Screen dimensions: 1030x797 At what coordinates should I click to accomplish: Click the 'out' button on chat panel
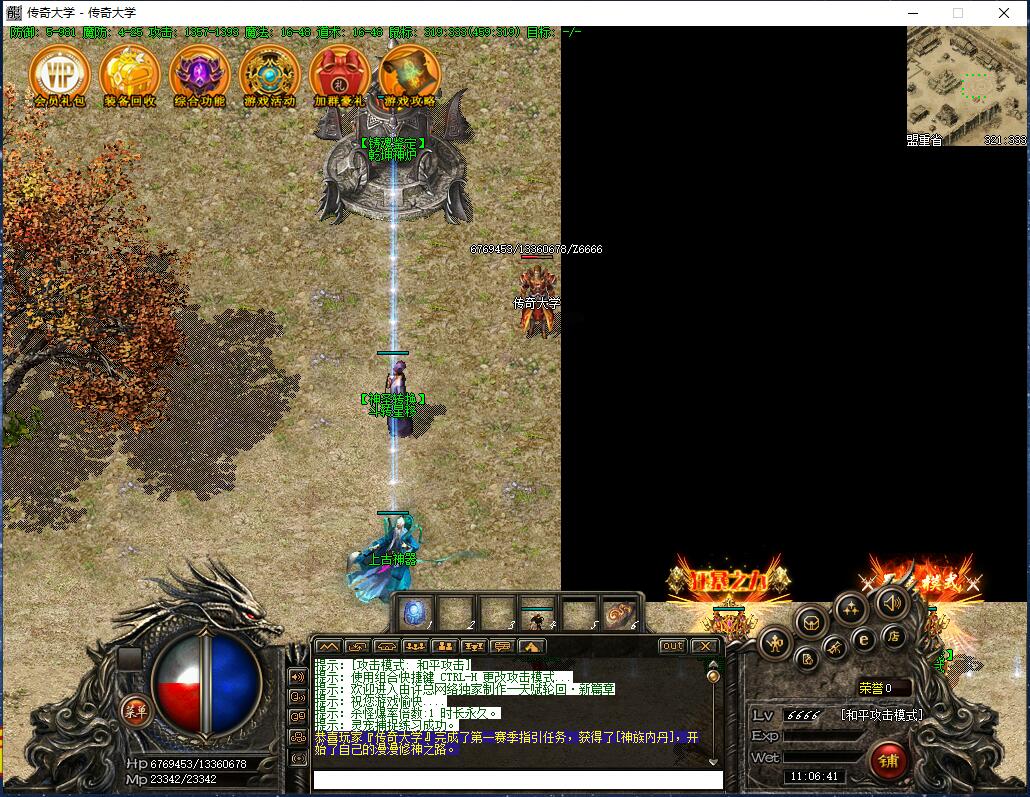click(x=673, y=646)
